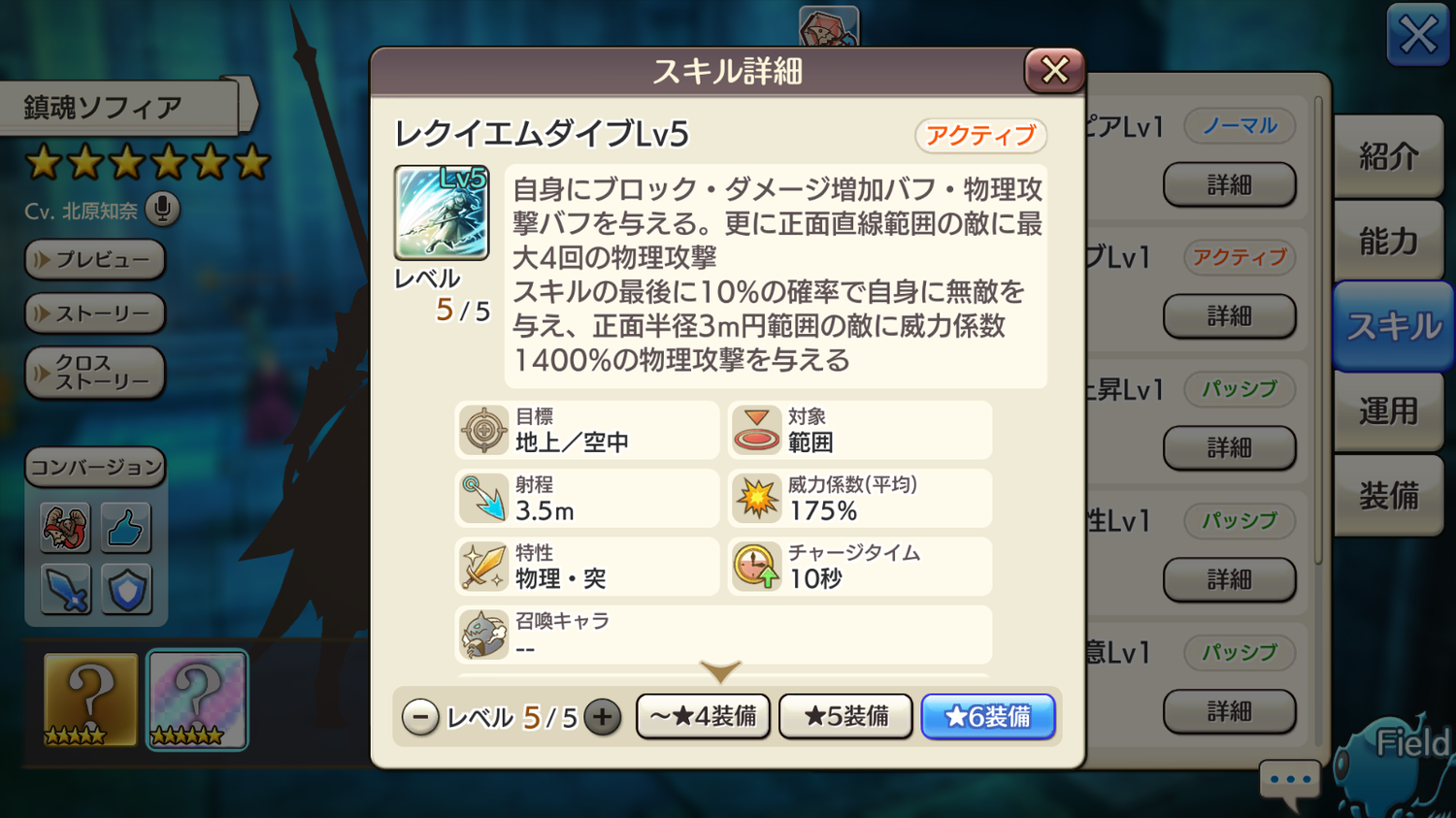The image size is (1456, 818).
Task: Click the レクイエムダイブ Lv5 skill icon
Action: click(441, 213)
